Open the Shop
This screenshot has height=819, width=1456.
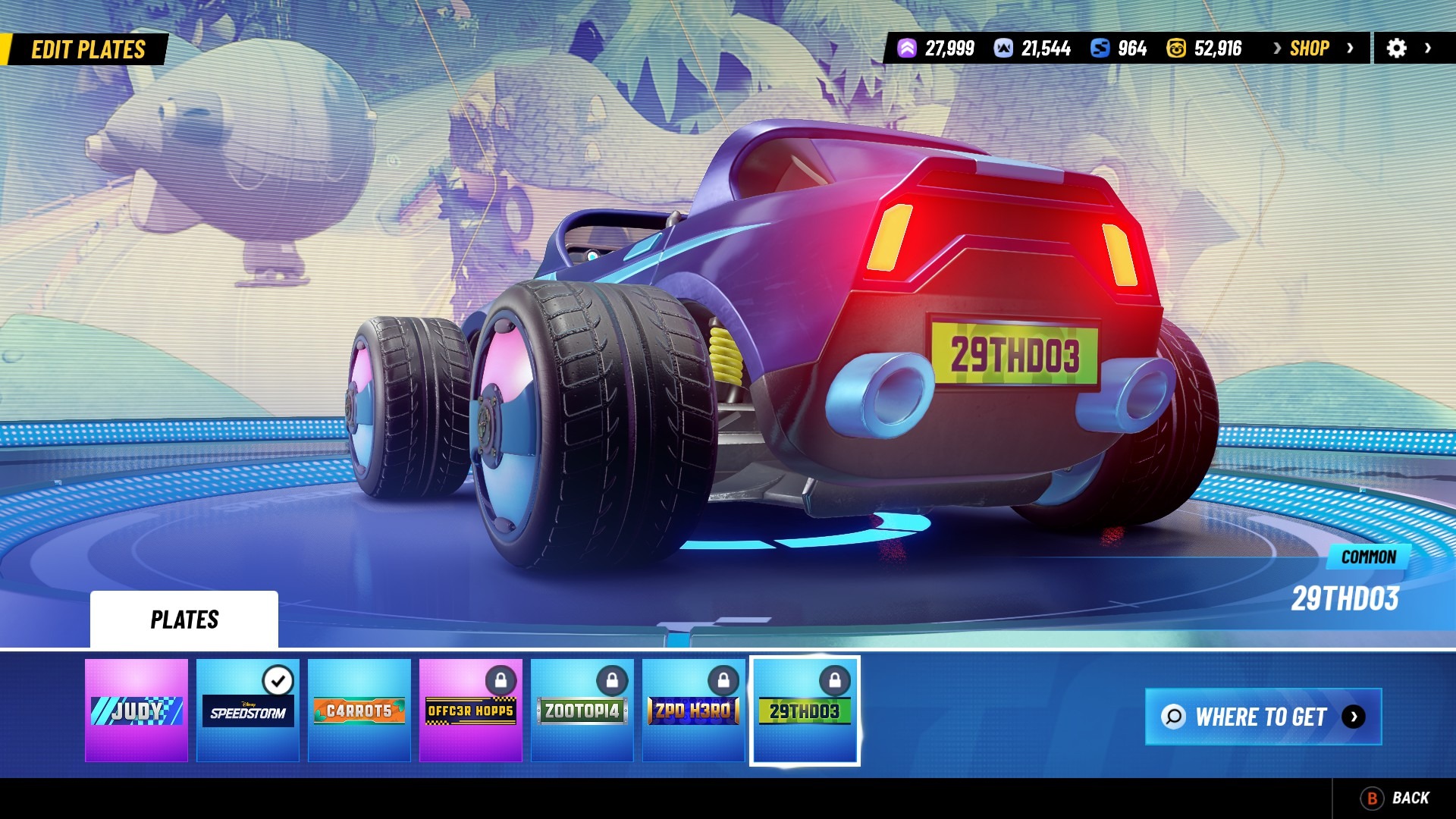(1310, 49)
